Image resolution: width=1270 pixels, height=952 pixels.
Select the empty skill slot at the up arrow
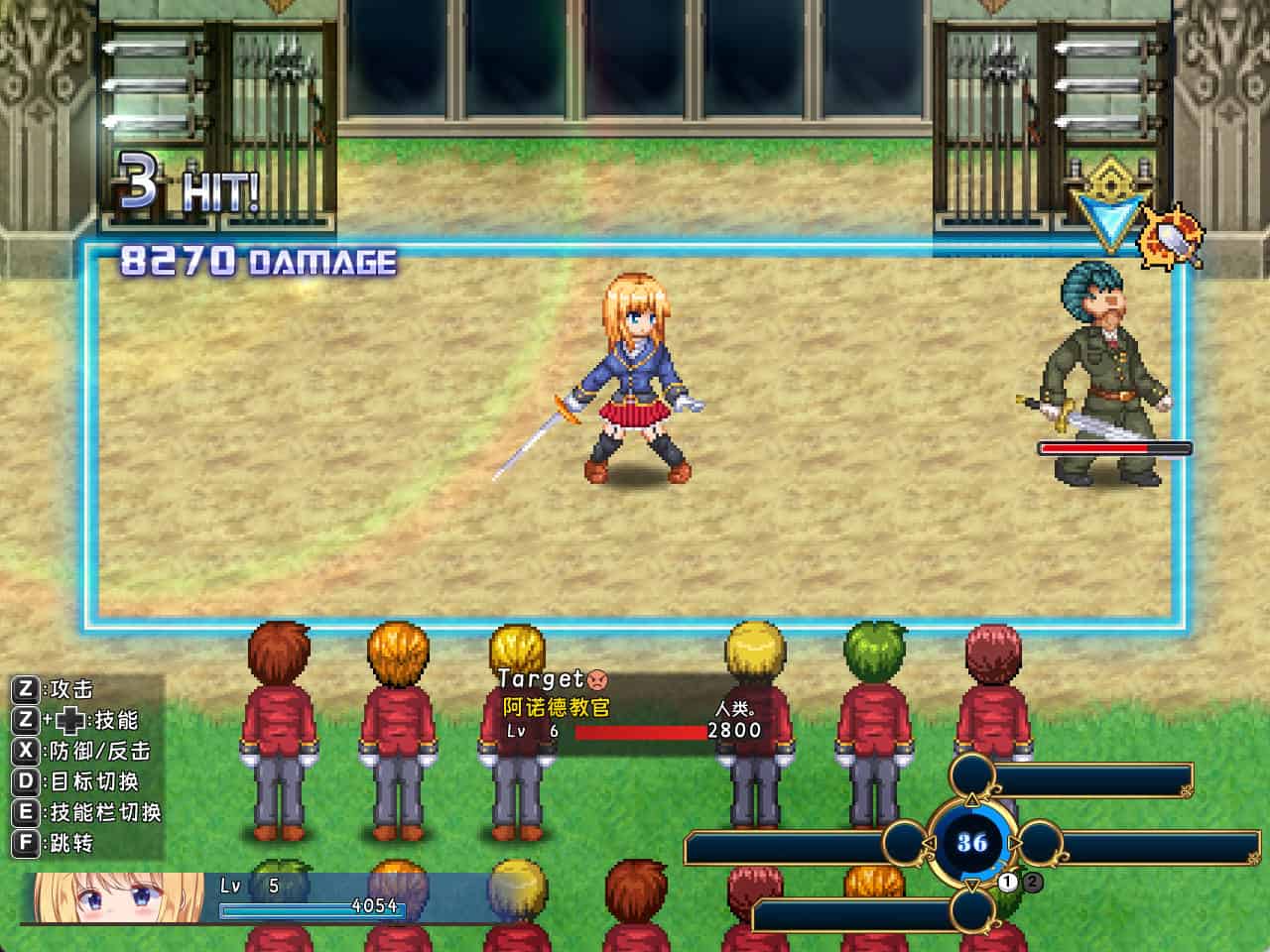pos(1072,780)
